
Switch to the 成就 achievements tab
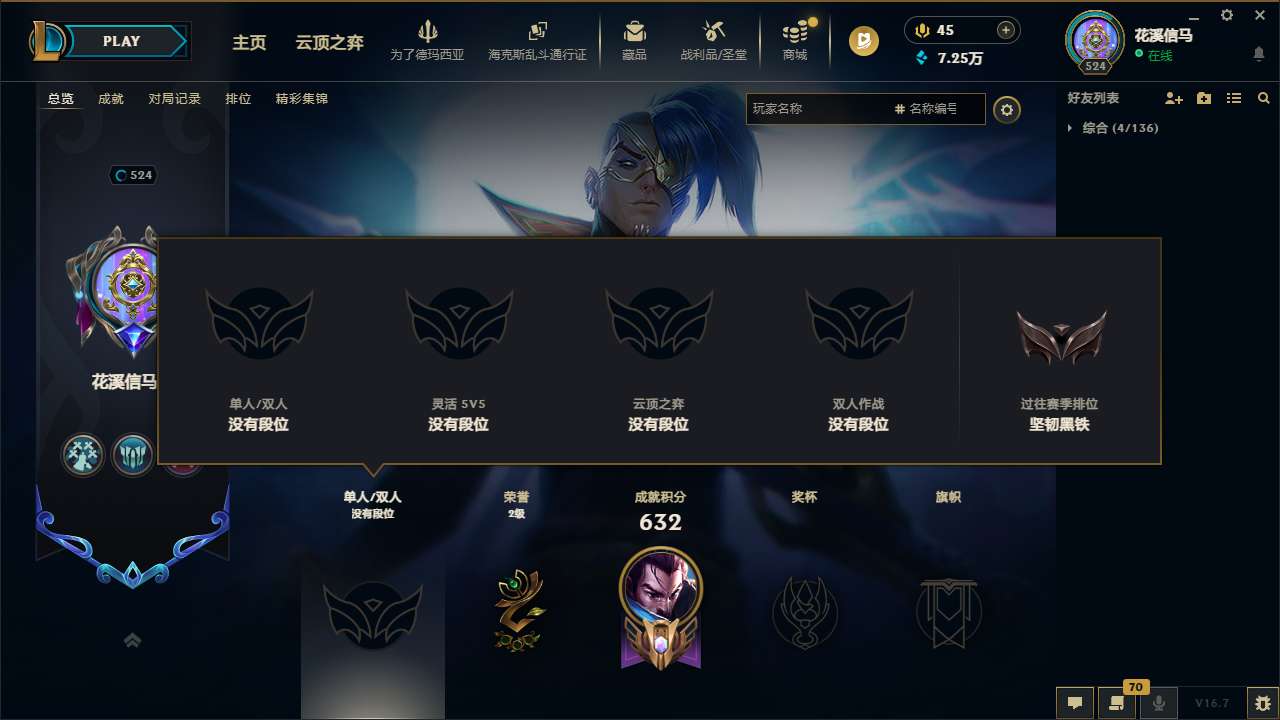[x=110, y=99]
